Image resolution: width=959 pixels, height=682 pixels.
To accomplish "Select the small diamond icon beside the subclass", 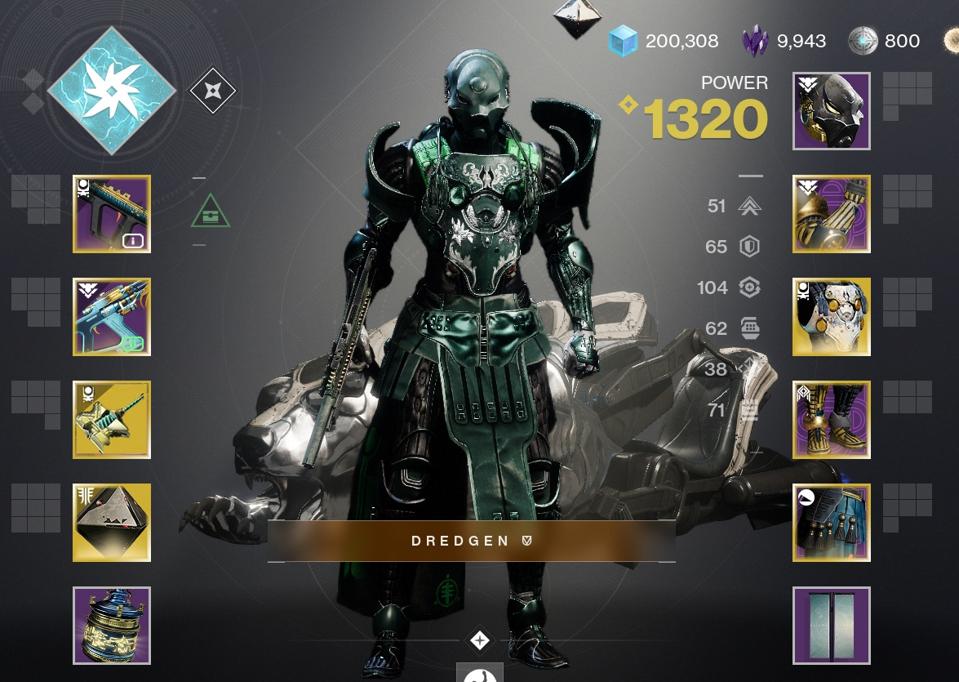I will 212,92.
